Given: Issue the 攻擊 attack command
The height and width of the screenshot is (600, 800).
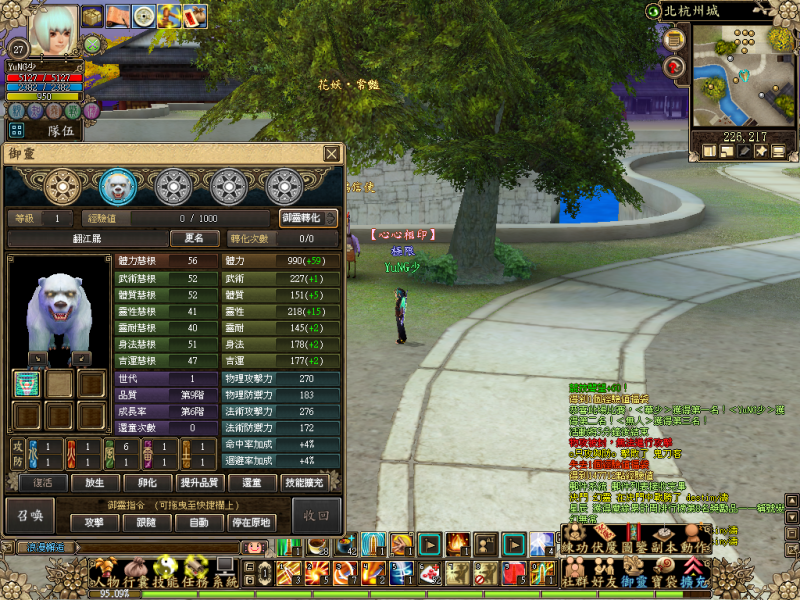Looking at the screenshot, I should click(94, 522).
